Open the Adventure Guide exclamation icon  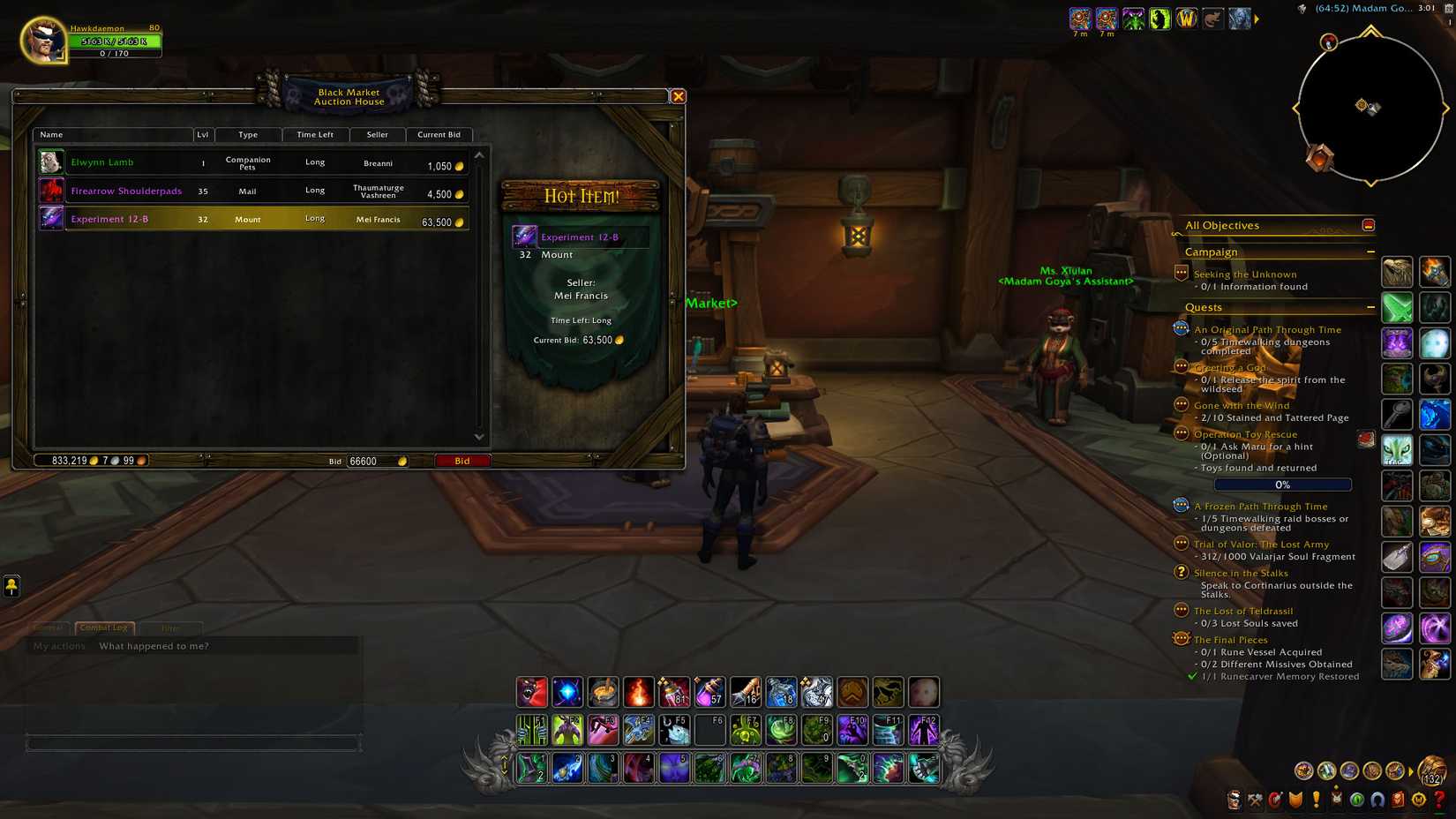click(x=1315, y=801)
